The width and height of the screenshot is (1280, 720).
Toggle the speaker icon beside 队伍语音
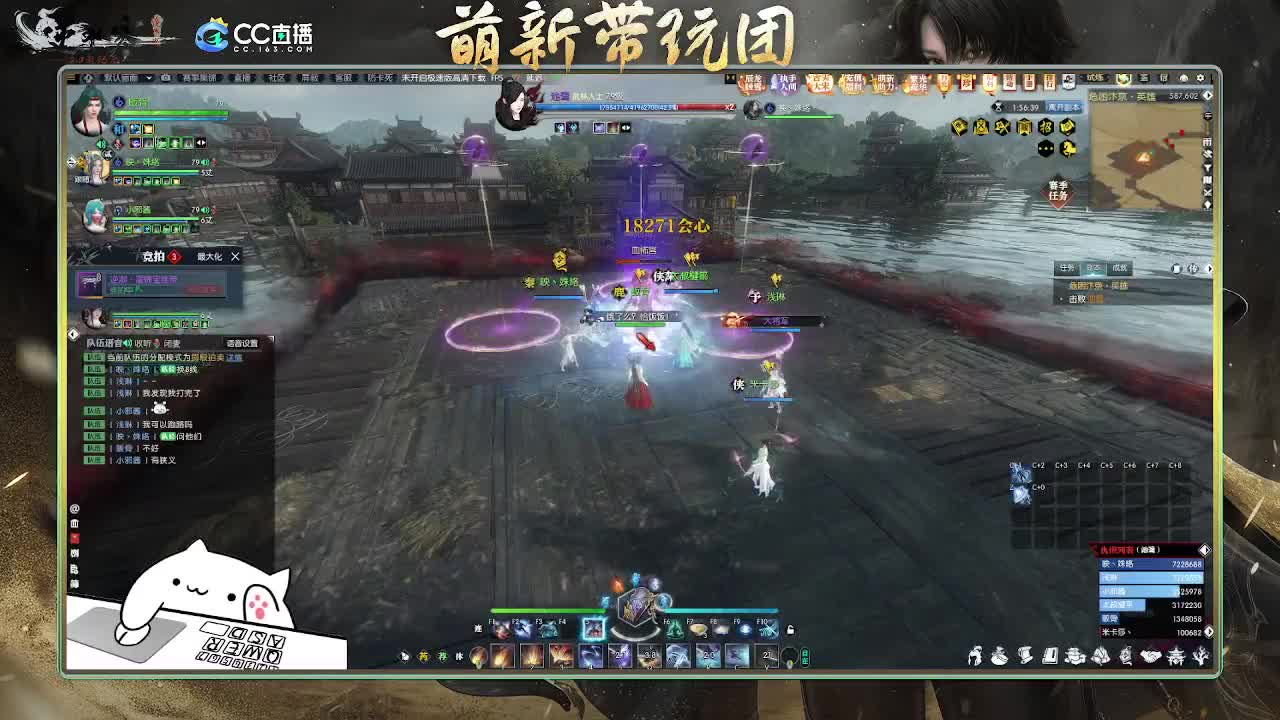(x=129, y=342)
